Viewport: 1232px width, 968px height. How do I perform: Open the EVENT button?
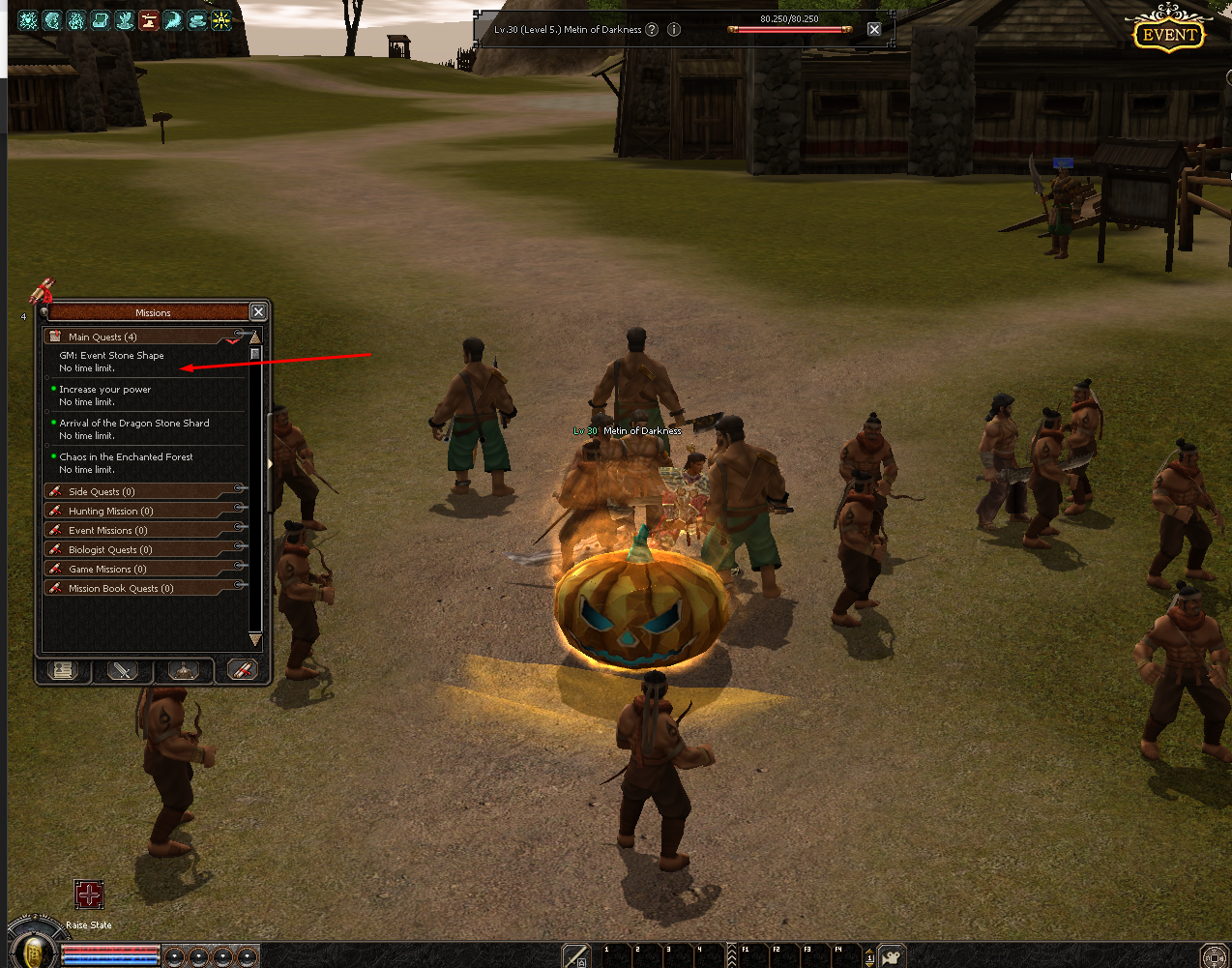(x=1169, y=34)
